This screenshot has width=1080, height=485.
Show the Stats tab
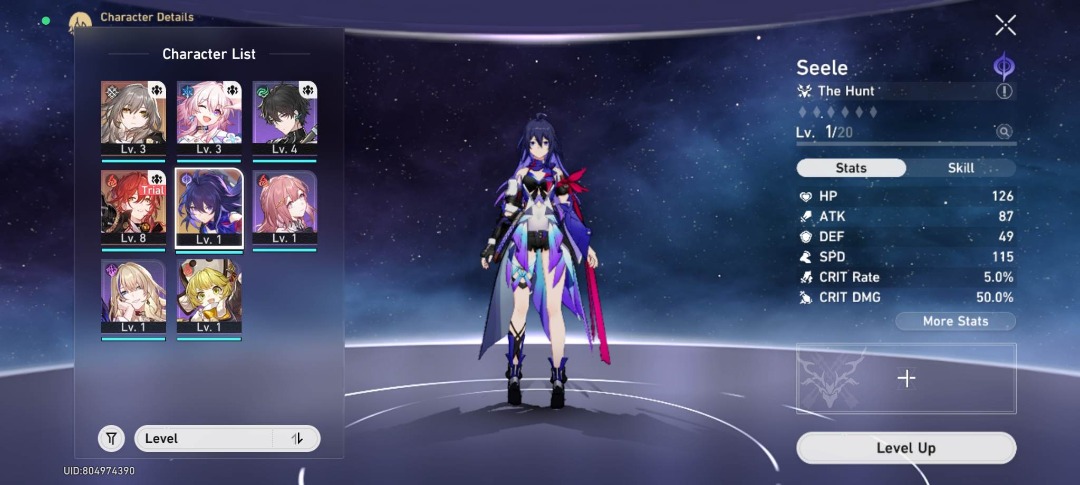point(851,168)
